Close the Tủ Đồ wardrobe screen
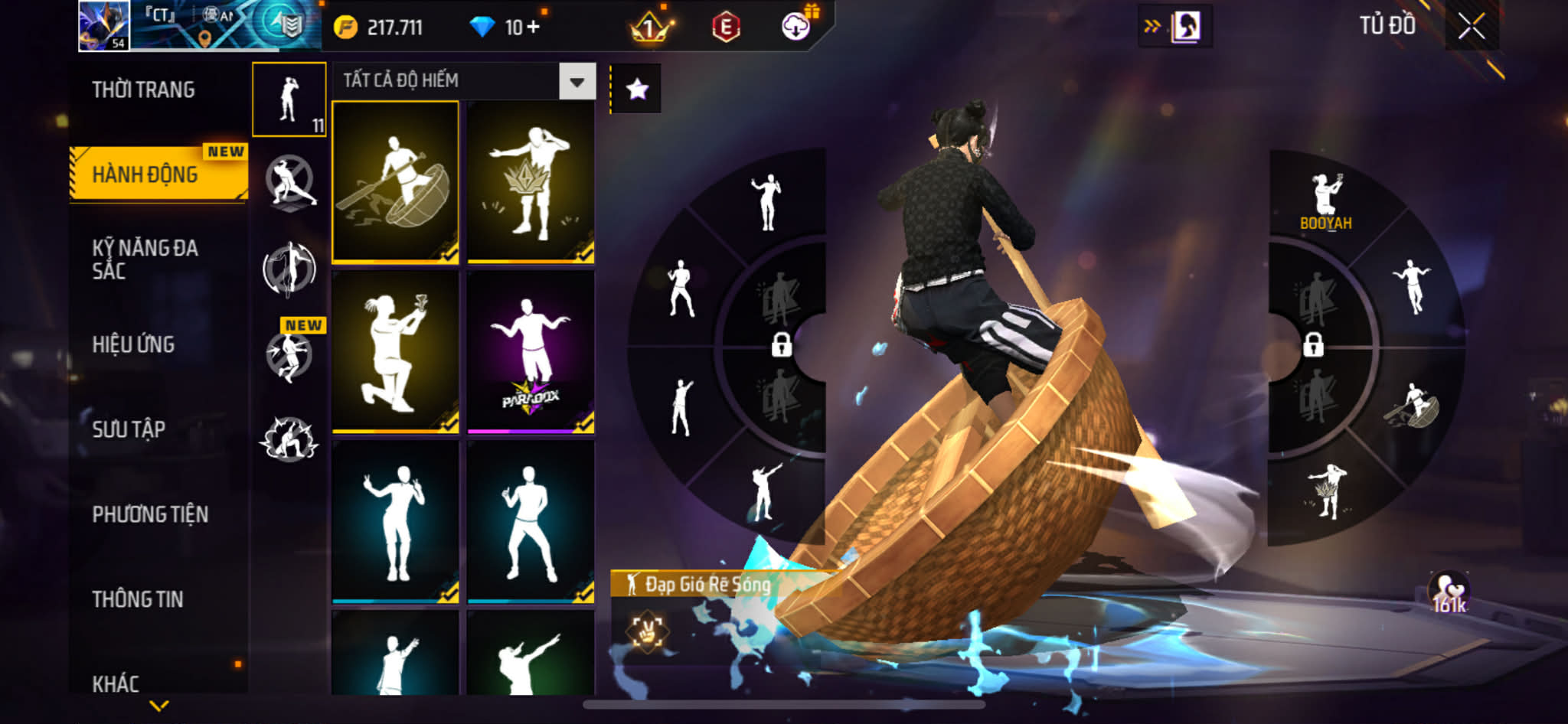 click(1471, 27)
